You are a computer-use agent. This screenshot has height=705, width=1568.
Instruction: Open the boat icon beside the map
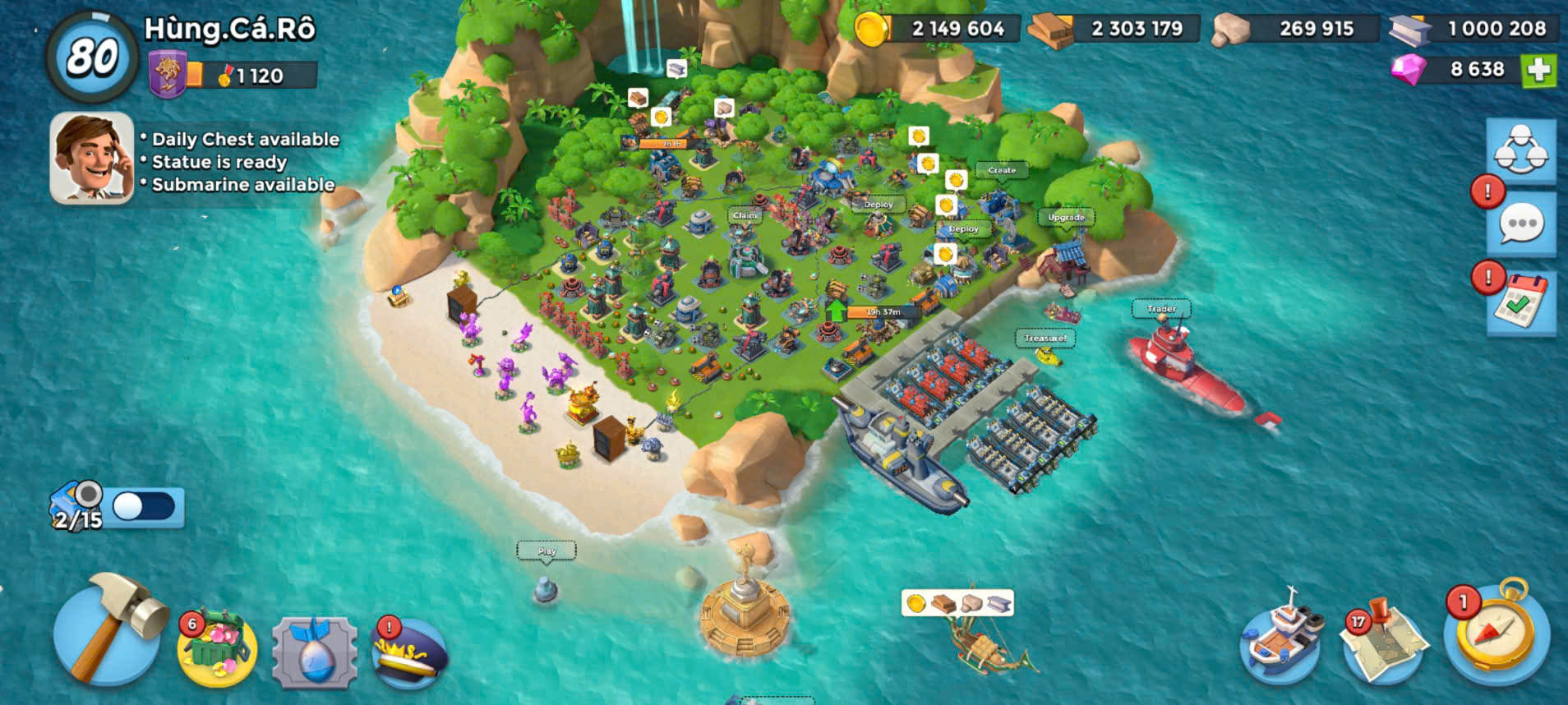(x=1281, y=638)
